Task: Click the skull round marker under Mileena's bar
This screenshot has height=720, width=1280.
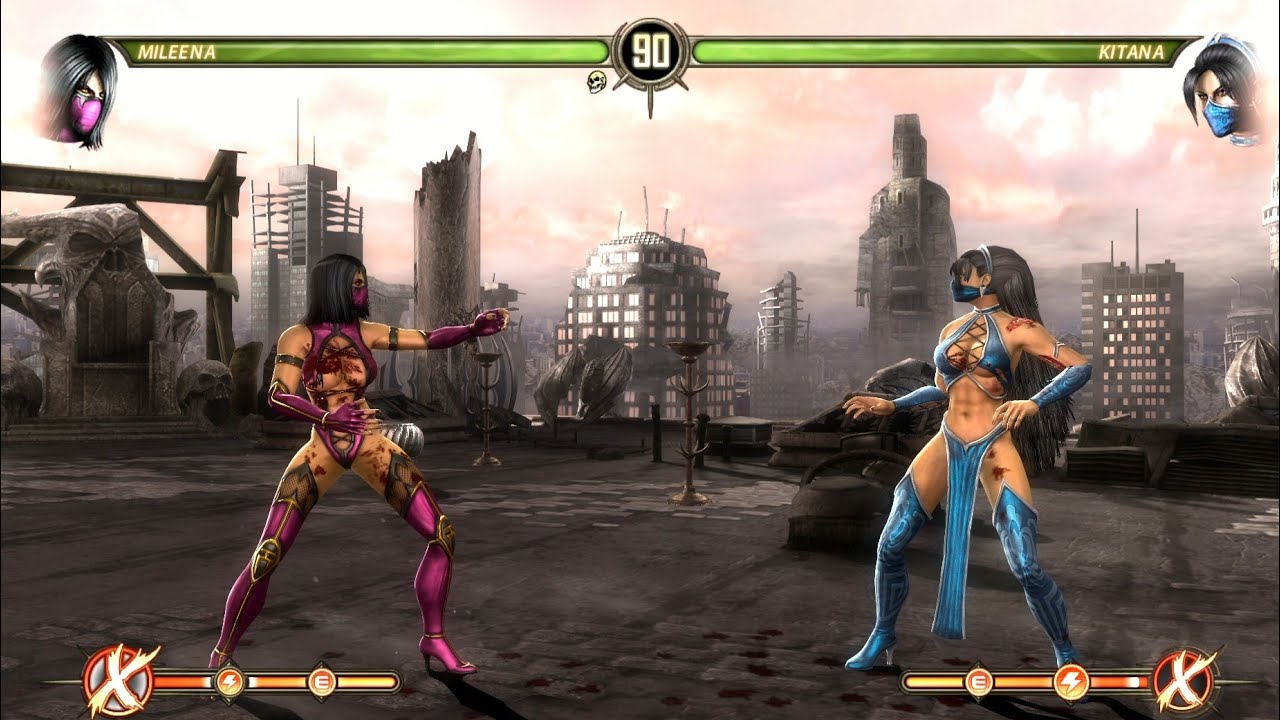Action: click(597, 82)
